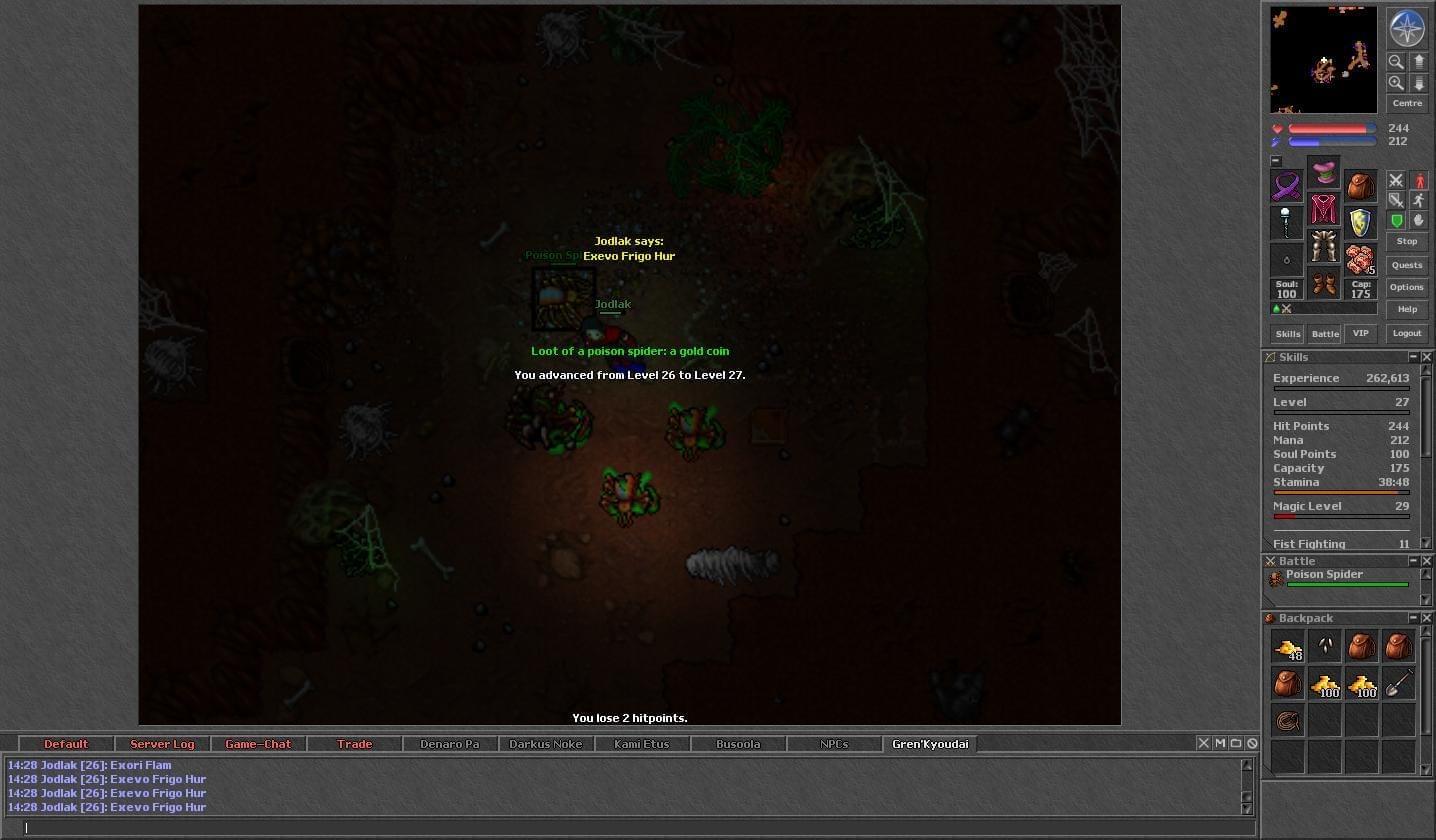Image resolution: width=1436 pixels, height=840 pixels.
Task: Toggle the VIP list panel
Action: coord(1360,334)
